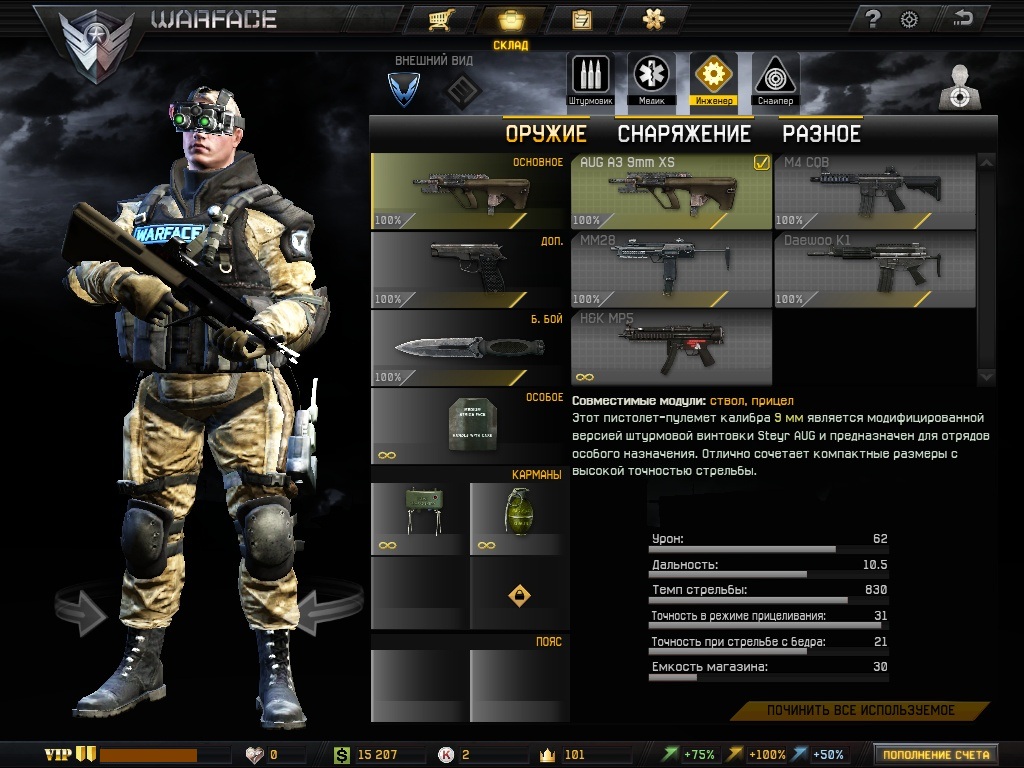Select the secondary pistol slot
The height and width of the screenshot is (768, 1024).
(x=469, y=269)
